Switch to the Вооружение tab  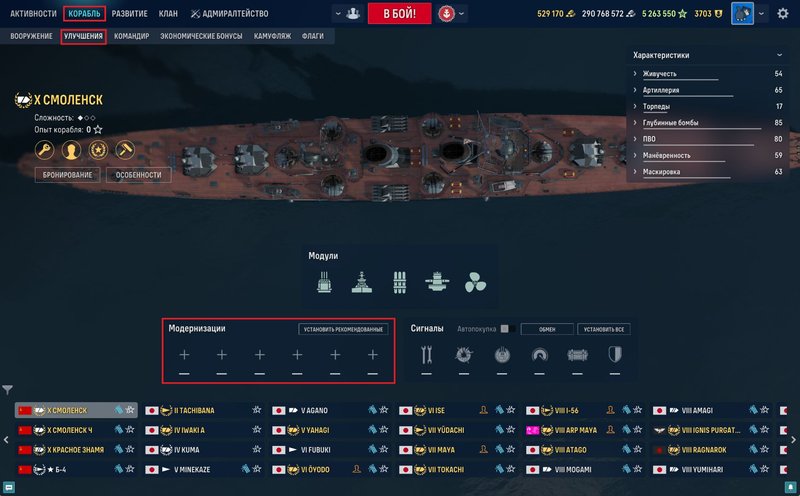(32, 36)
